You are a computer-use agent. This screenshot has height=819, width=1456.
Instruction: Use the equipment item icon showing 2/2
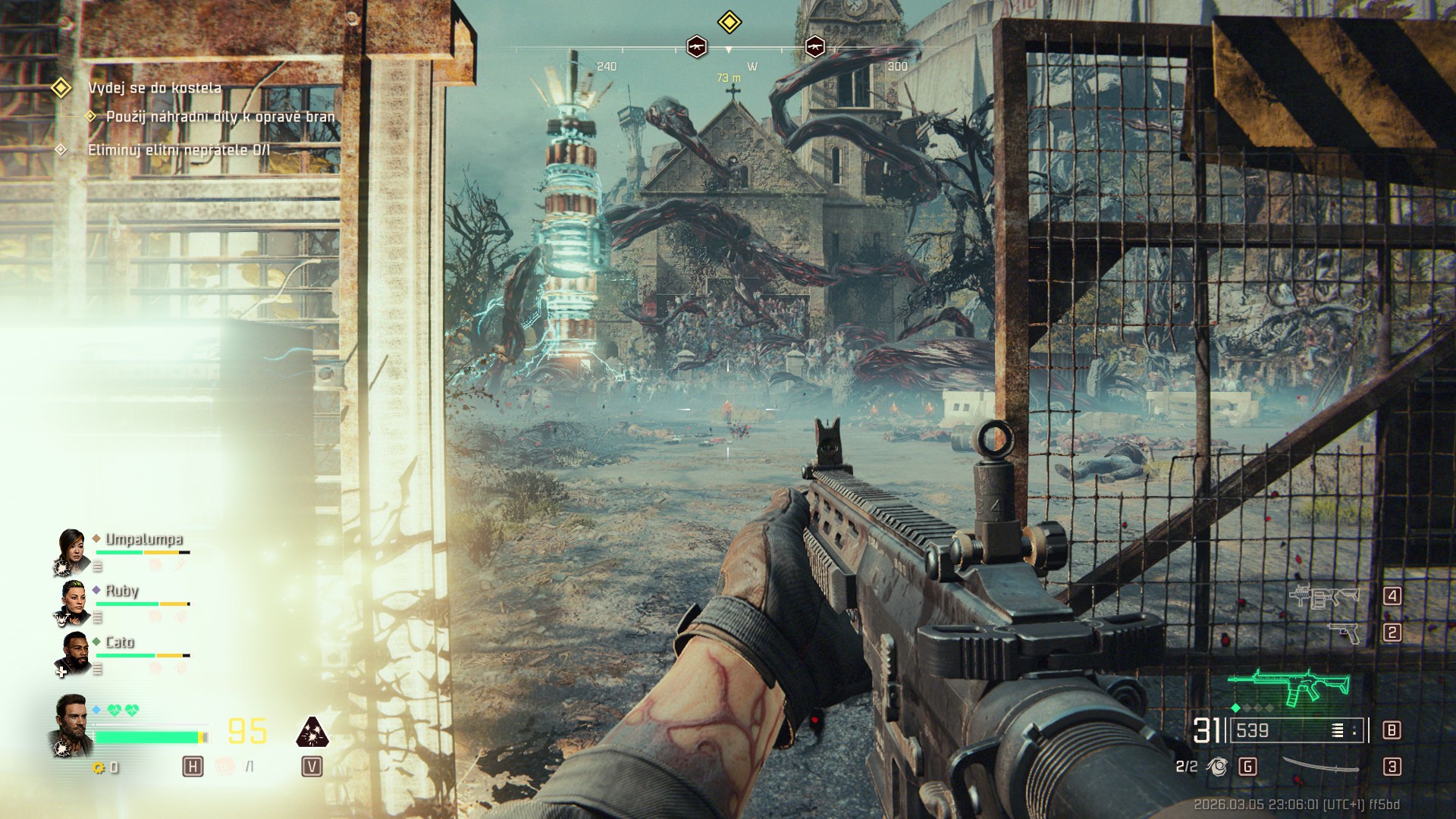tap(1217, 767)
